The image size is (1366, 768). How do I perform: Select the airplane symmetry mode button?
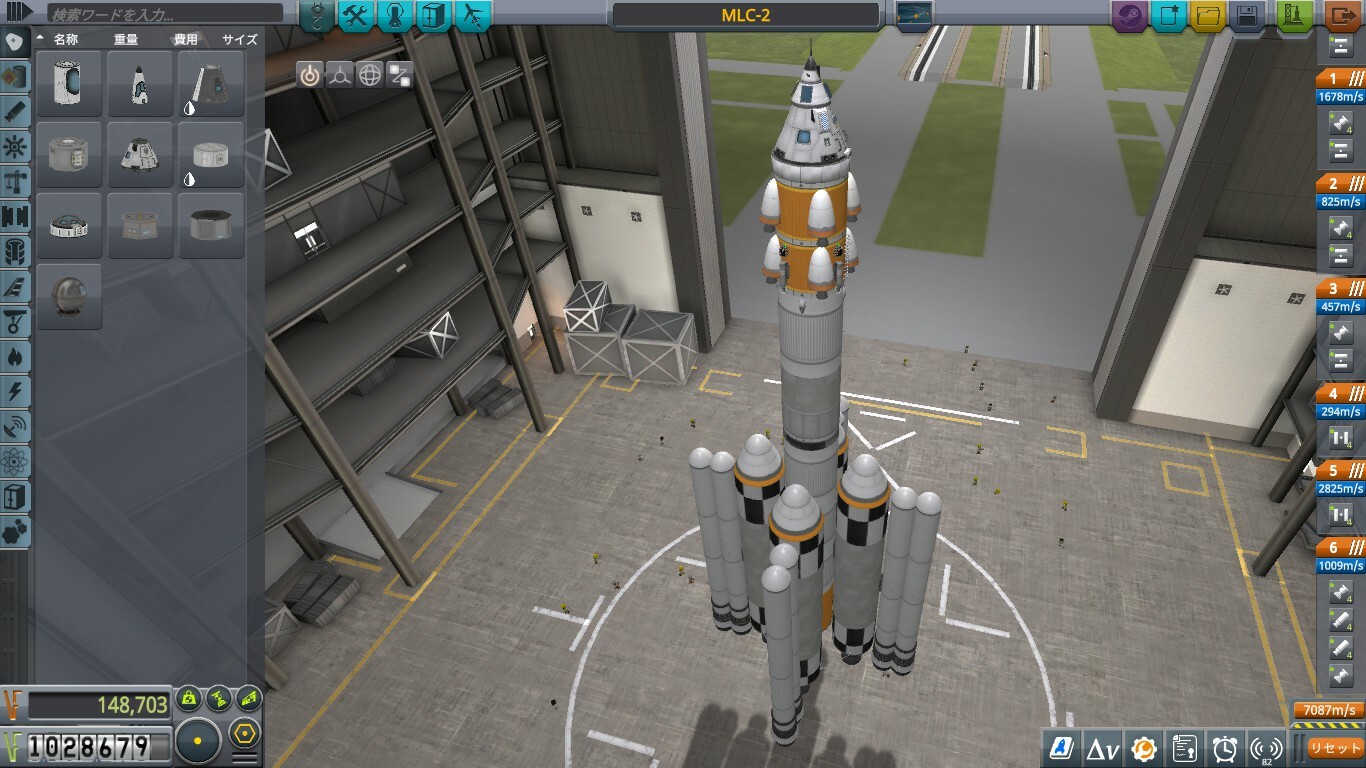[x=473, y=16]
